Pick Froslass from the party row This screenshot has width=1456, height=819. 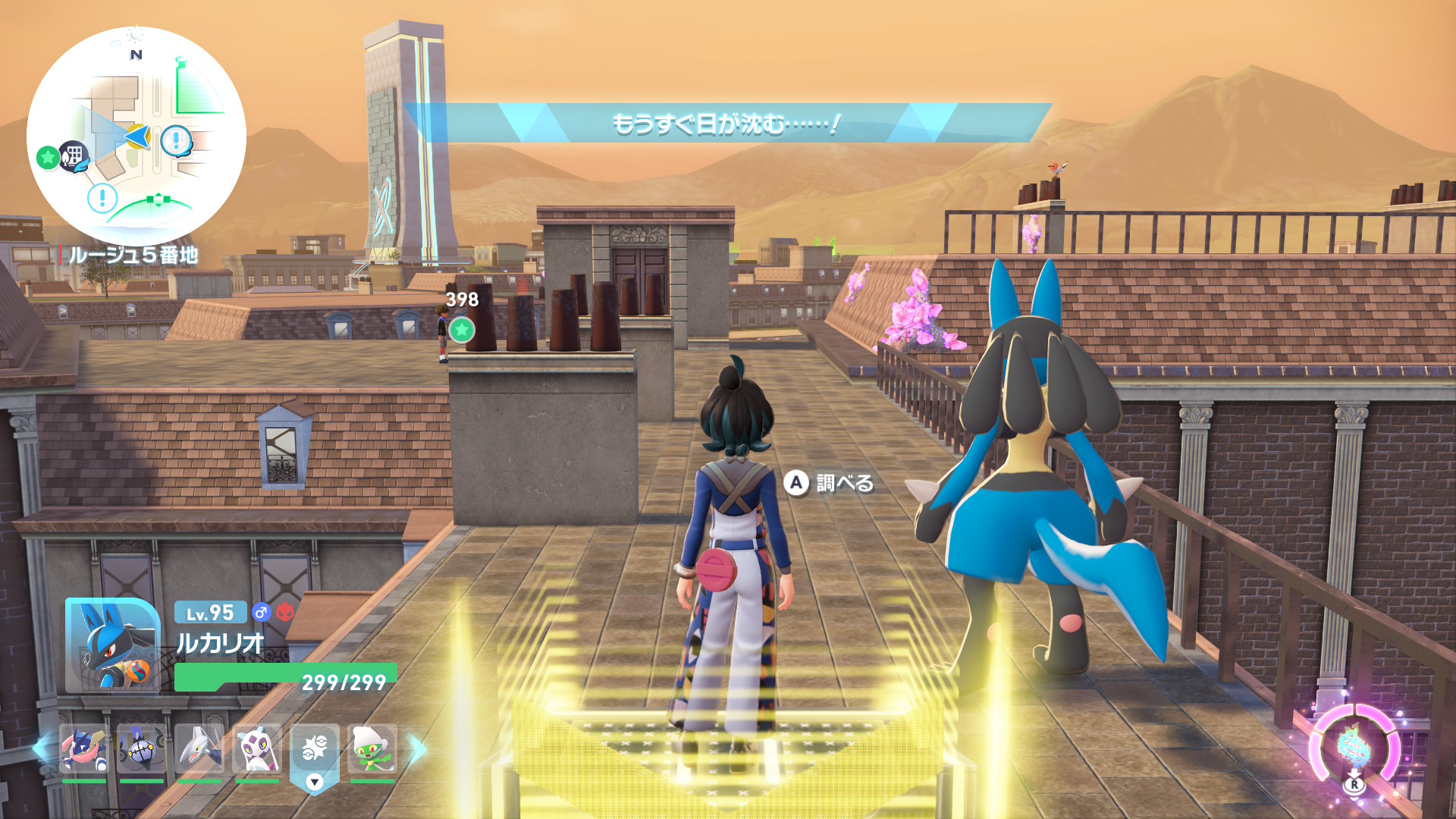coord(257,748)
